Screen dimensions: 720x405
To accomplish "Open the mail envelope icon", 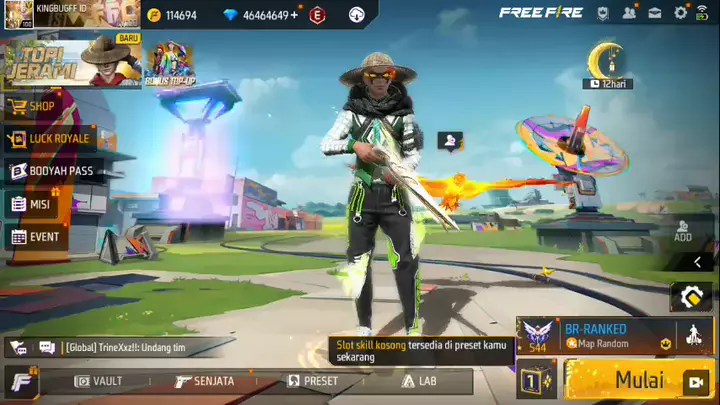I will click(655, 13).
